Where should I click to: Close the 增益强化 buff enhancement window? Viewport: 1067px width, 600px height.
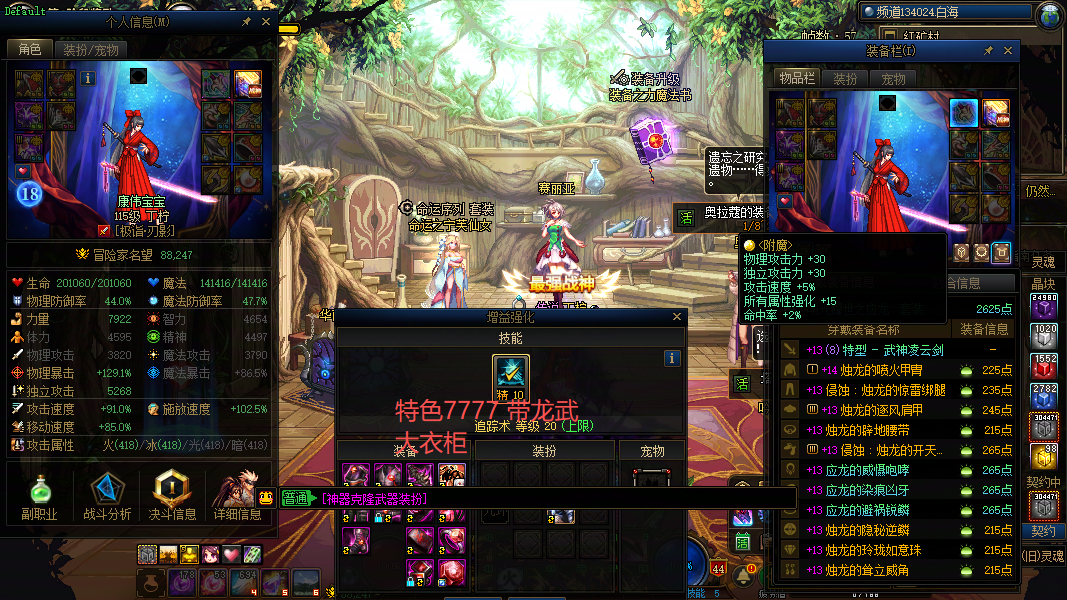677,317
